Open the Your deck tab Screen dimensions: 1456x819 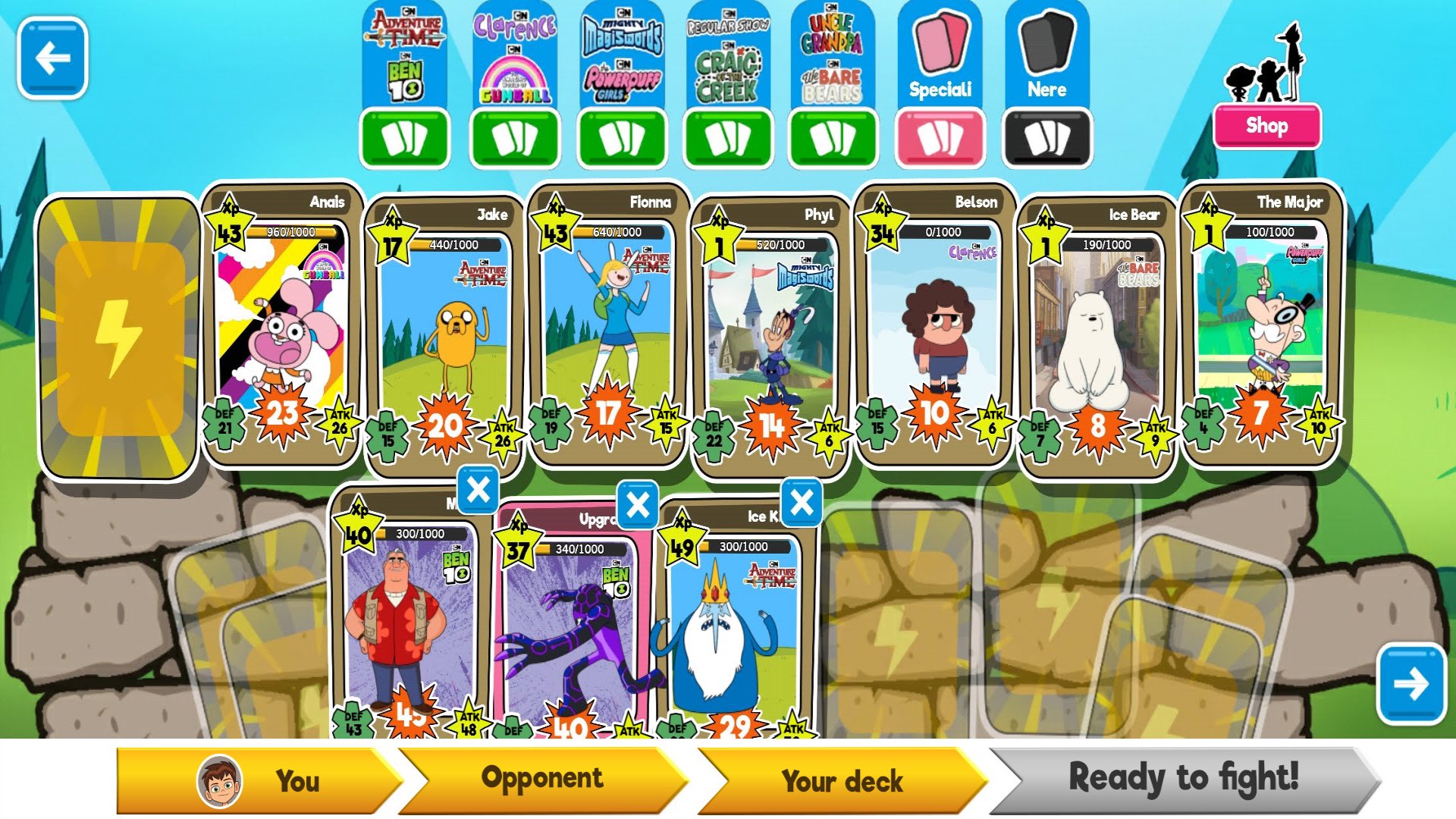pyautogui.click(x=842, y=779)
